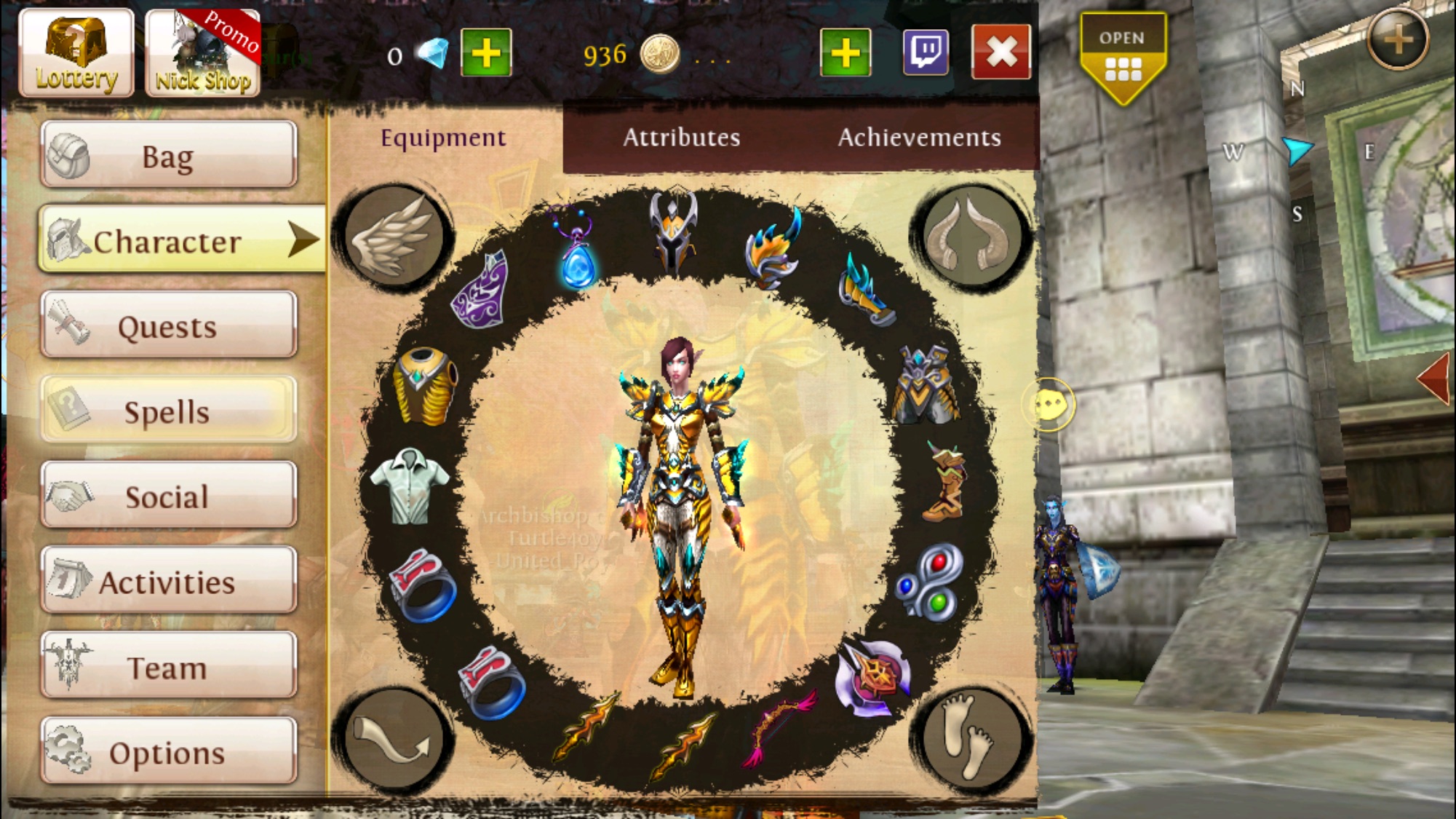Open the Social menu
This screenshot has height=819, width=1456.
coord(169,496)
